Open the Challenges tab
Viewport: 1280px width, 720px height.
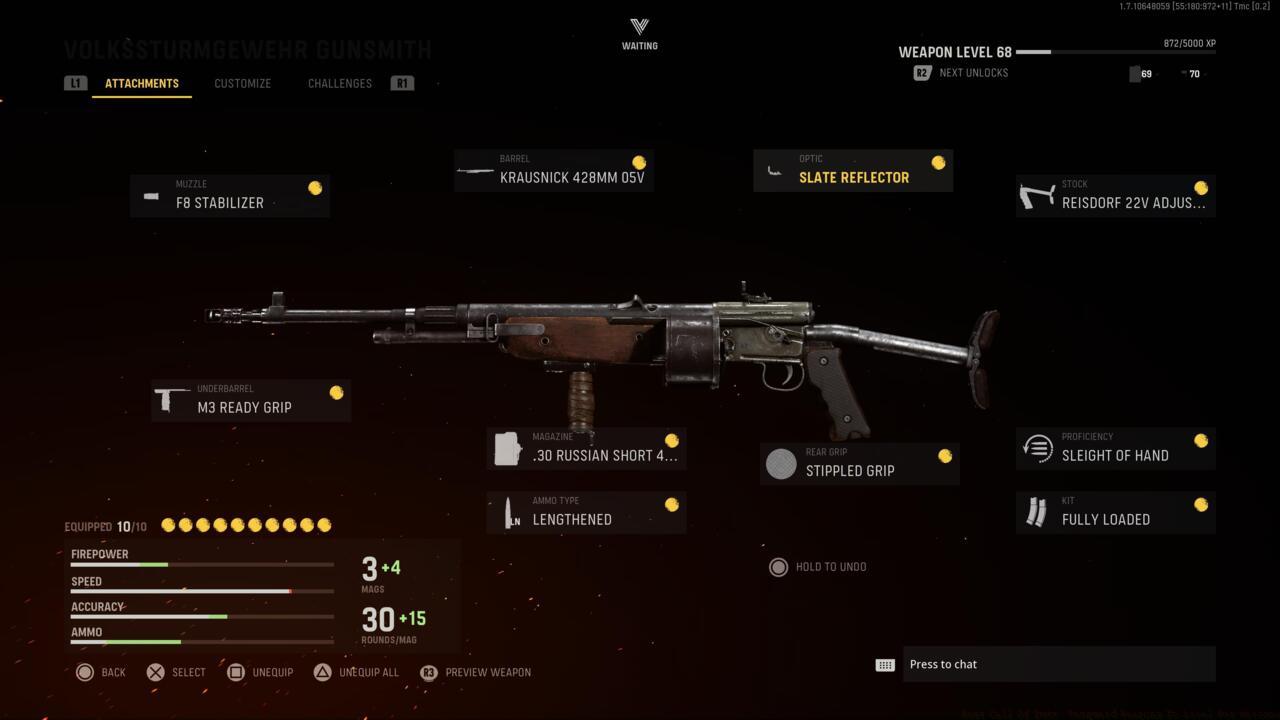pyautogui.click(x=339, y=83)
